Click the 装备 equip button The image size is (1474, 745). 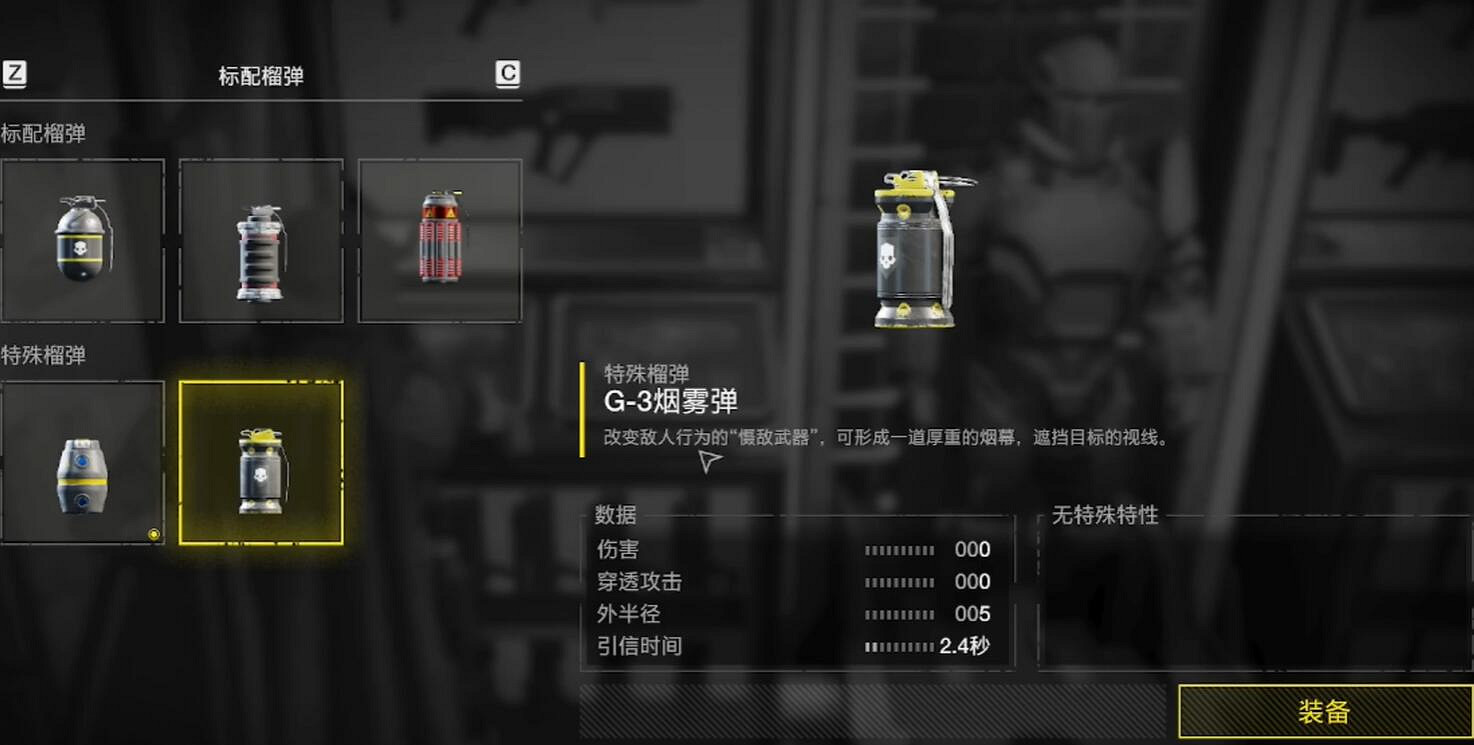click(x=1323, y=712)
